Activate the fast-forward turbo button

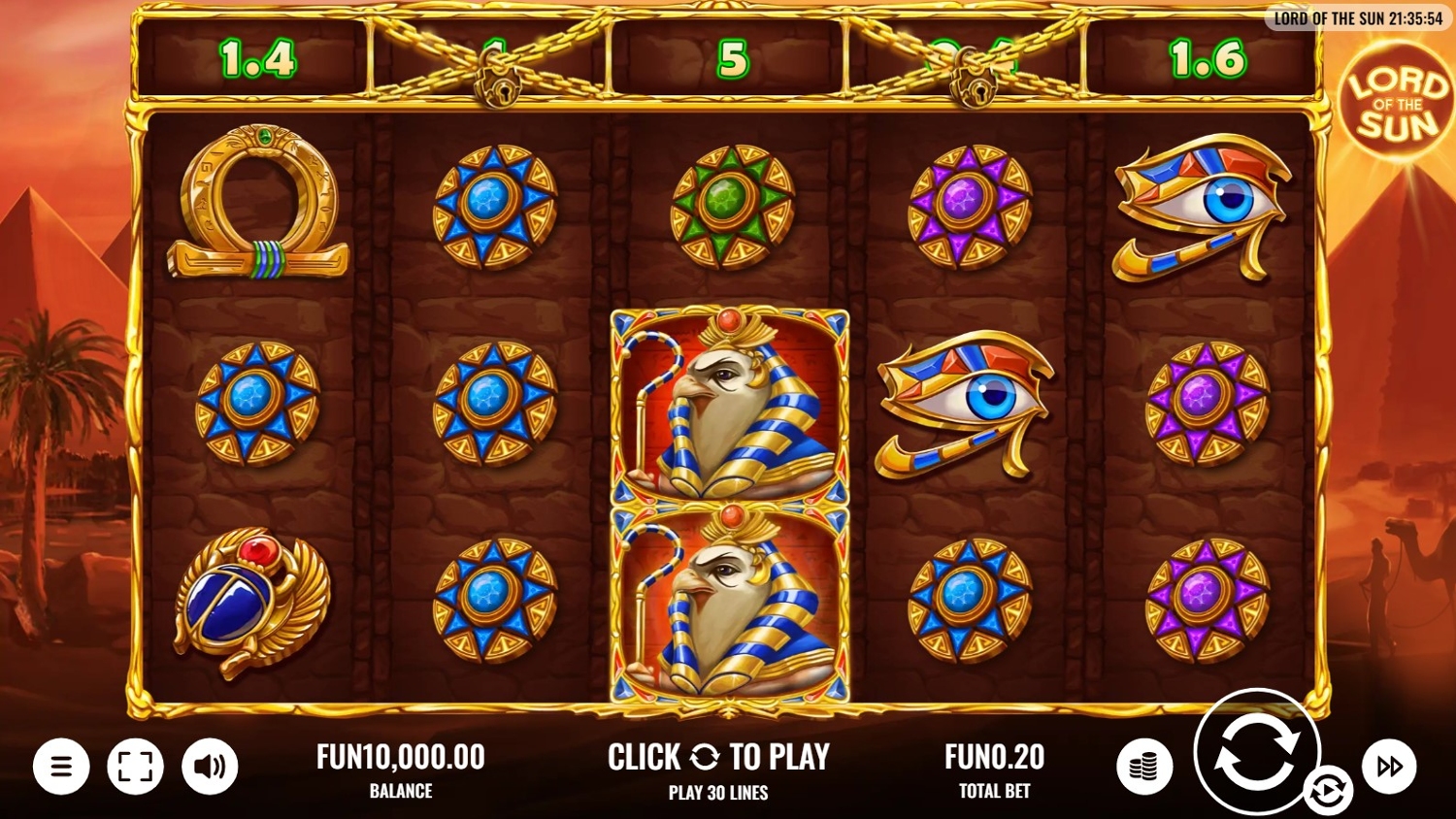tap(1389, 767)
